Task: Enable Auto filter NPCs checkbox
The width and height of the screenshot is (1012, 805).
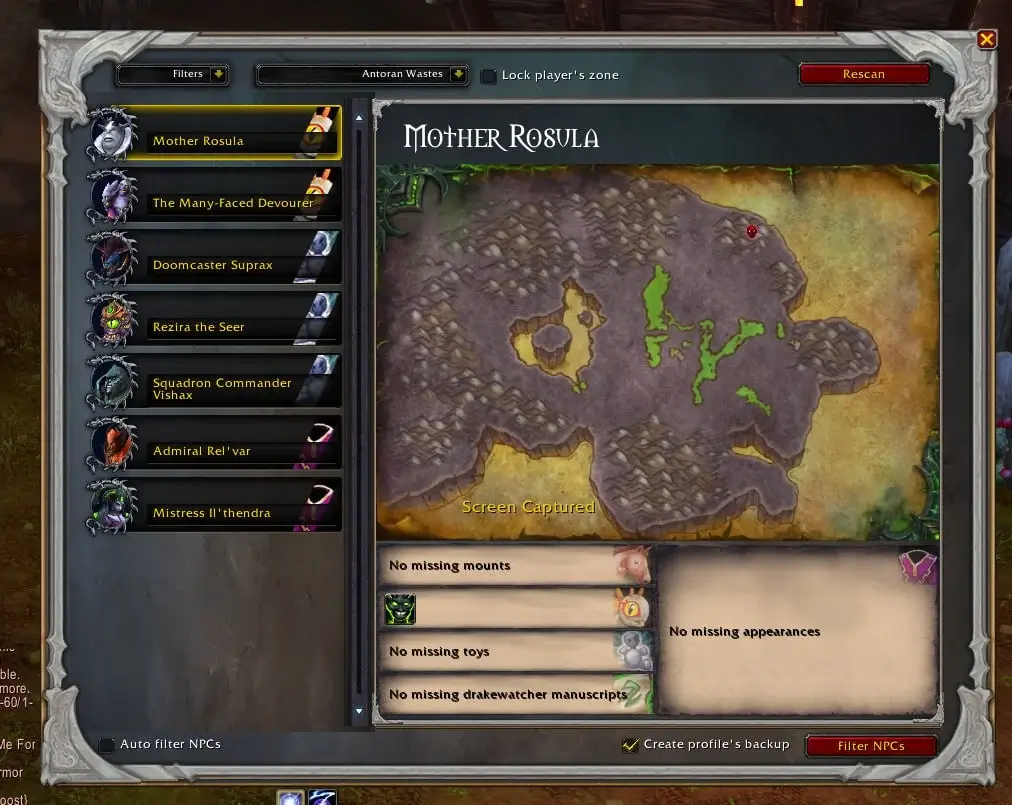Action: (107, 745)
